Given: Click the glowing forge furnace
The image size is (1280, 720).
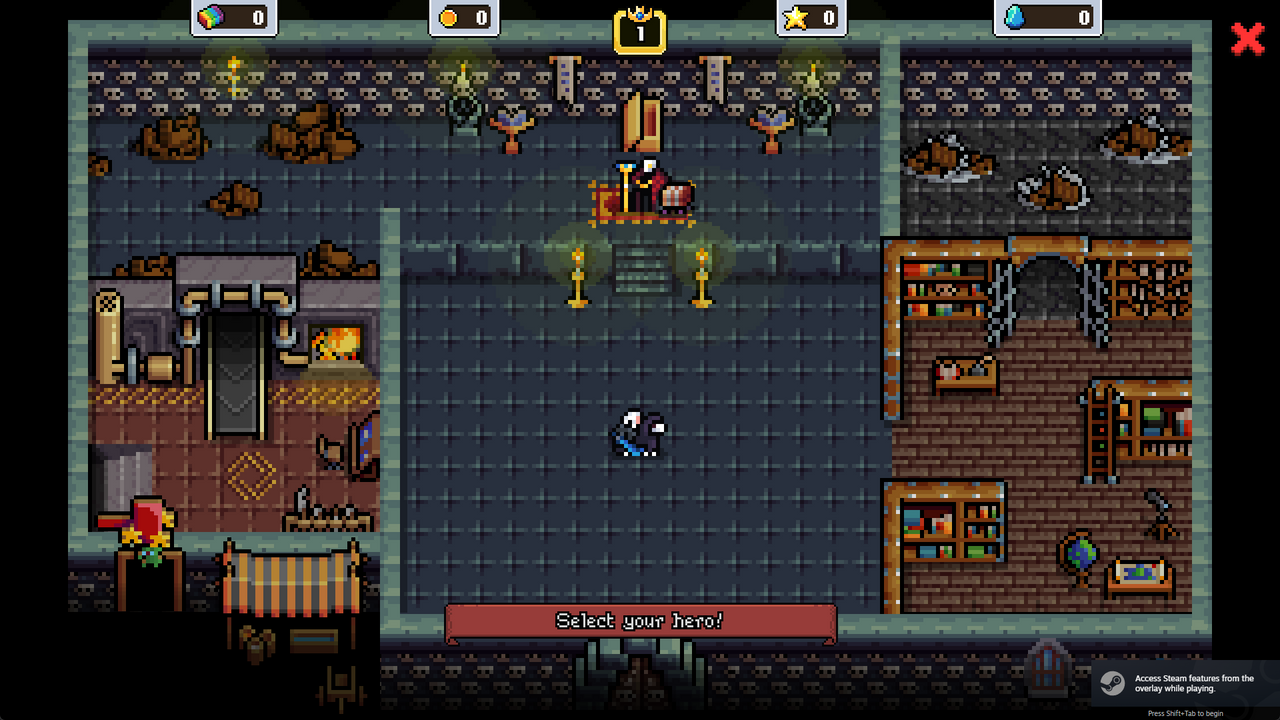Looking at the screenshot, I should coord(337,343).
